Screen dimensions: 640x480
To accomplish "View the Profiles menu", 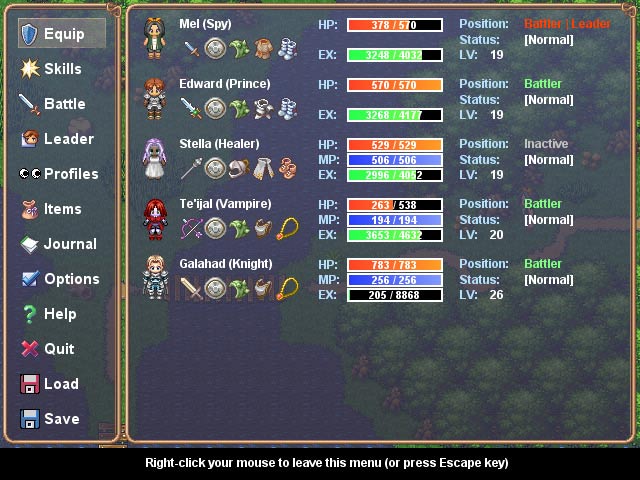I will click(x=62, y=174).
